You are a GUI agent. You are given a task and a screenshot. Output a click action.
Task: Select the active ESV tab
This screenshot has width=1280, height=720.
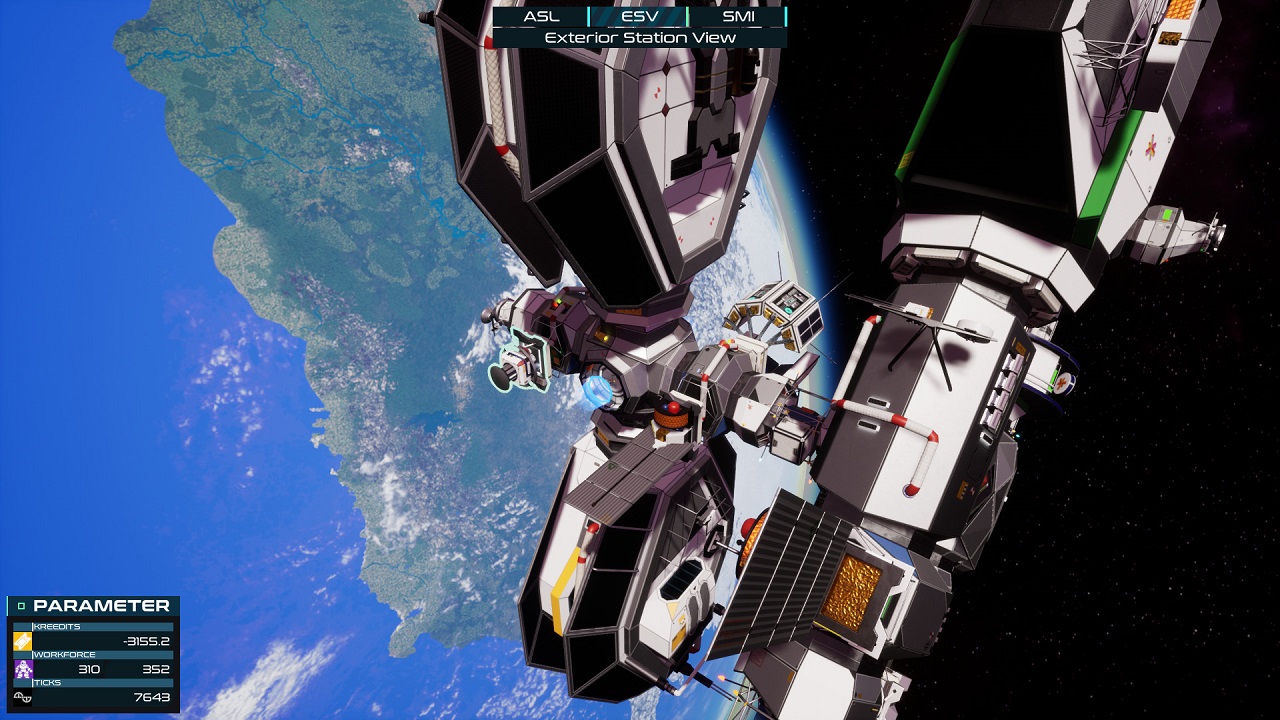coord(643,16)
